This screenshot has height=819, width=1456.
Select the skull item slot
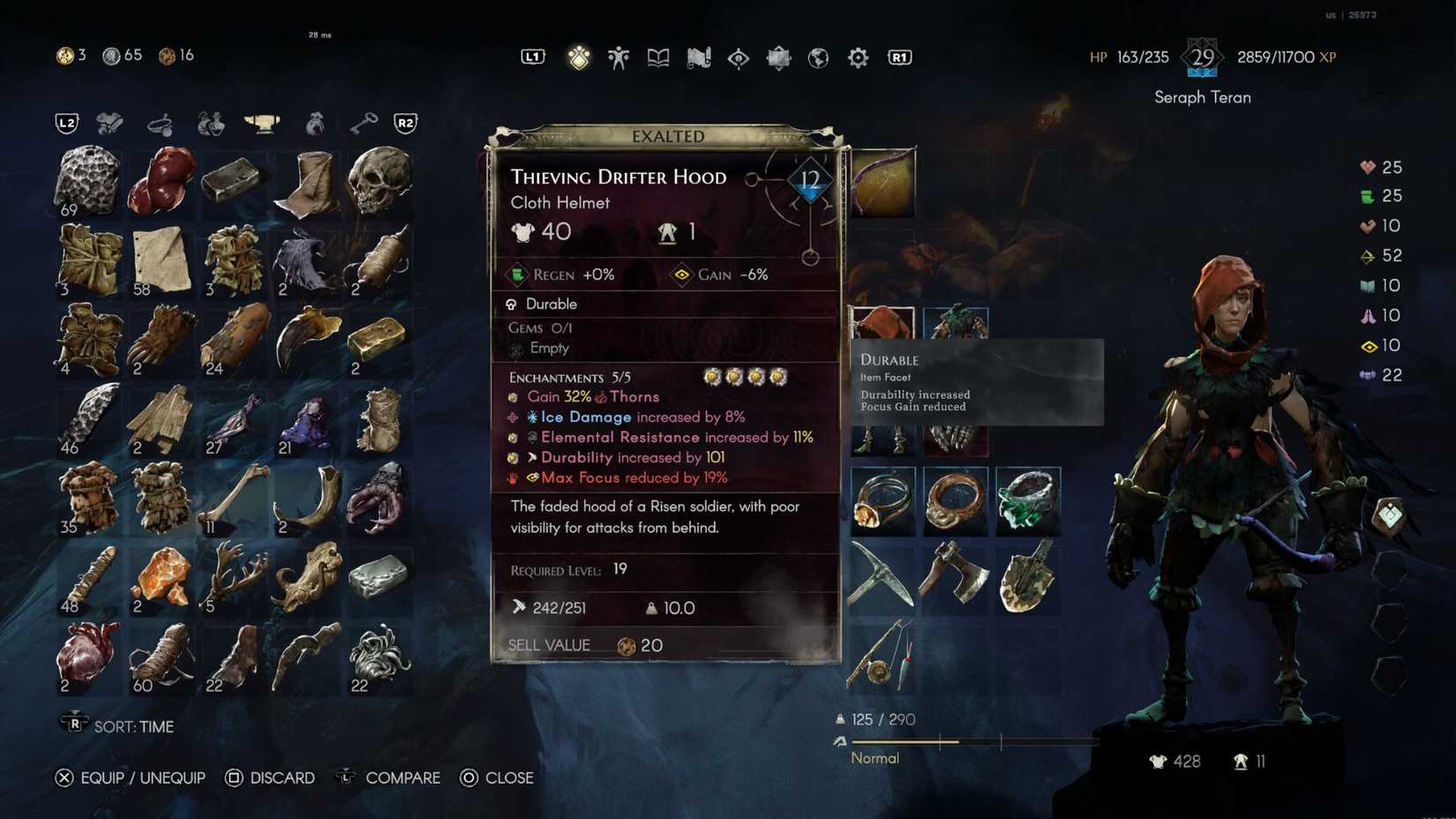(379, 181)
